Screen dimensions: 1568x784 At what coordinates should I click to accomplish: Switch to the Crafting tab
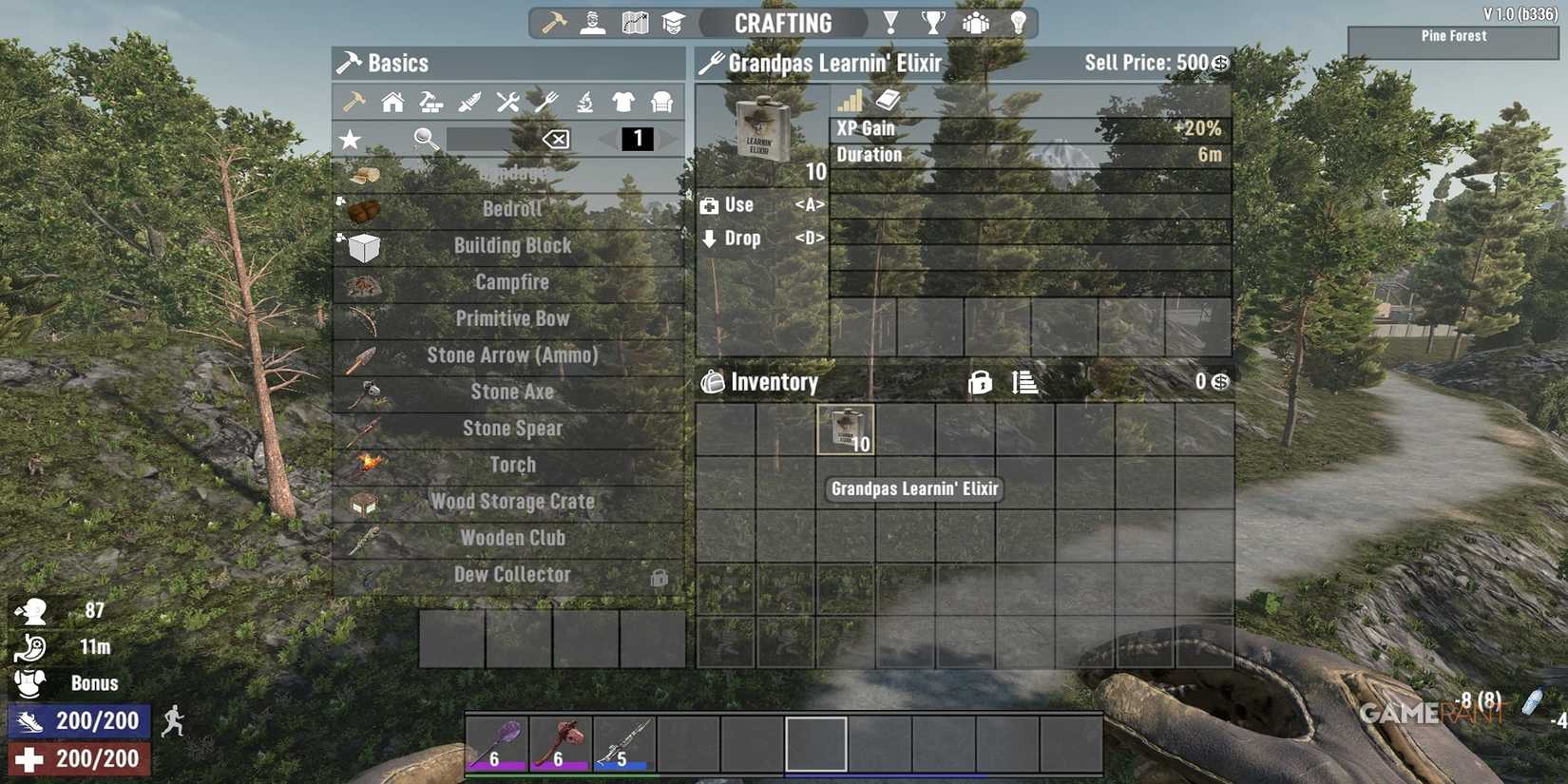[x=782, y=22]
